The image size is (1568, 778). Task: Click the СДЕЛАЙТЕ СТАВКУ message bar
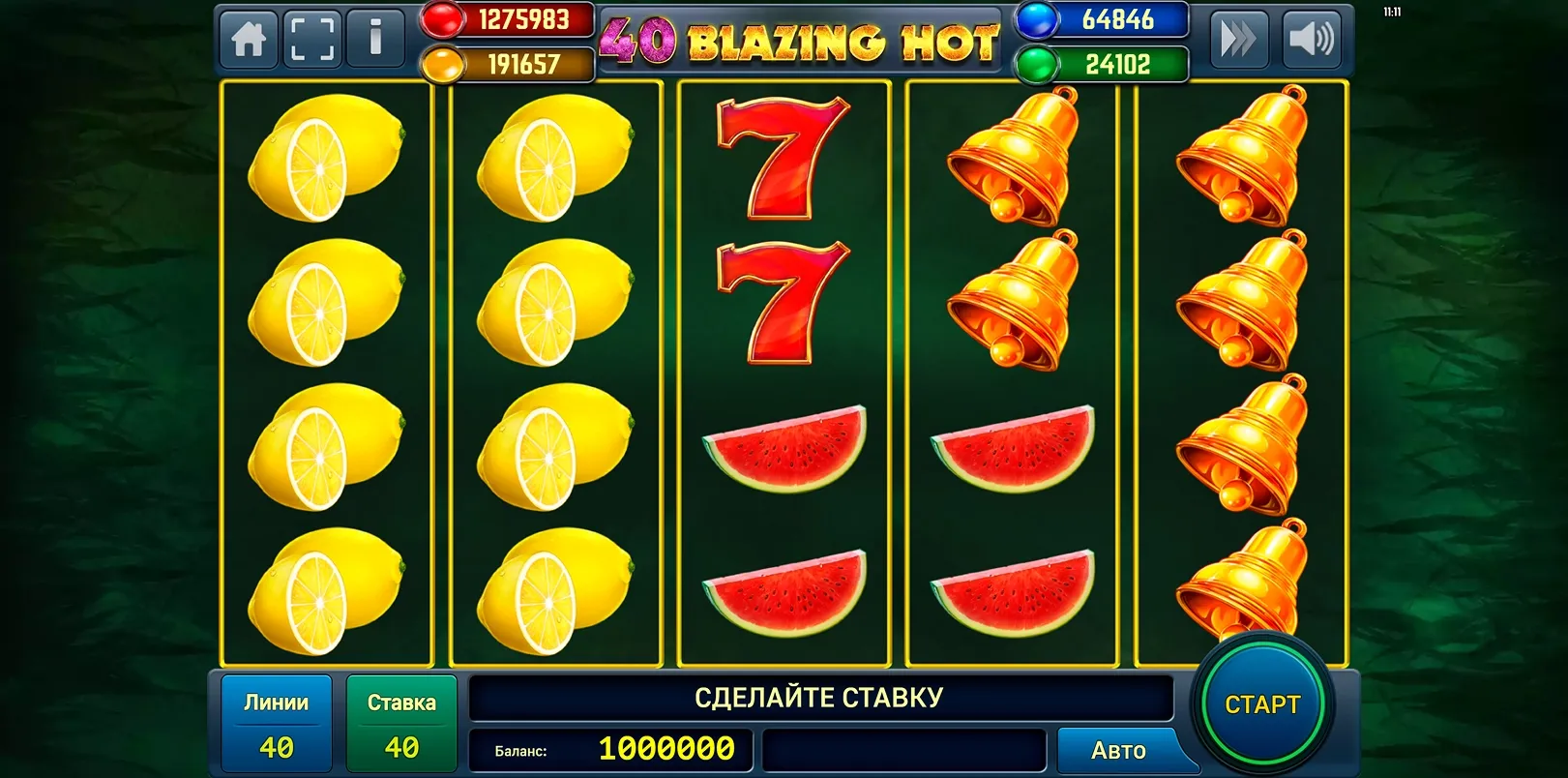(x=820, y=695)
